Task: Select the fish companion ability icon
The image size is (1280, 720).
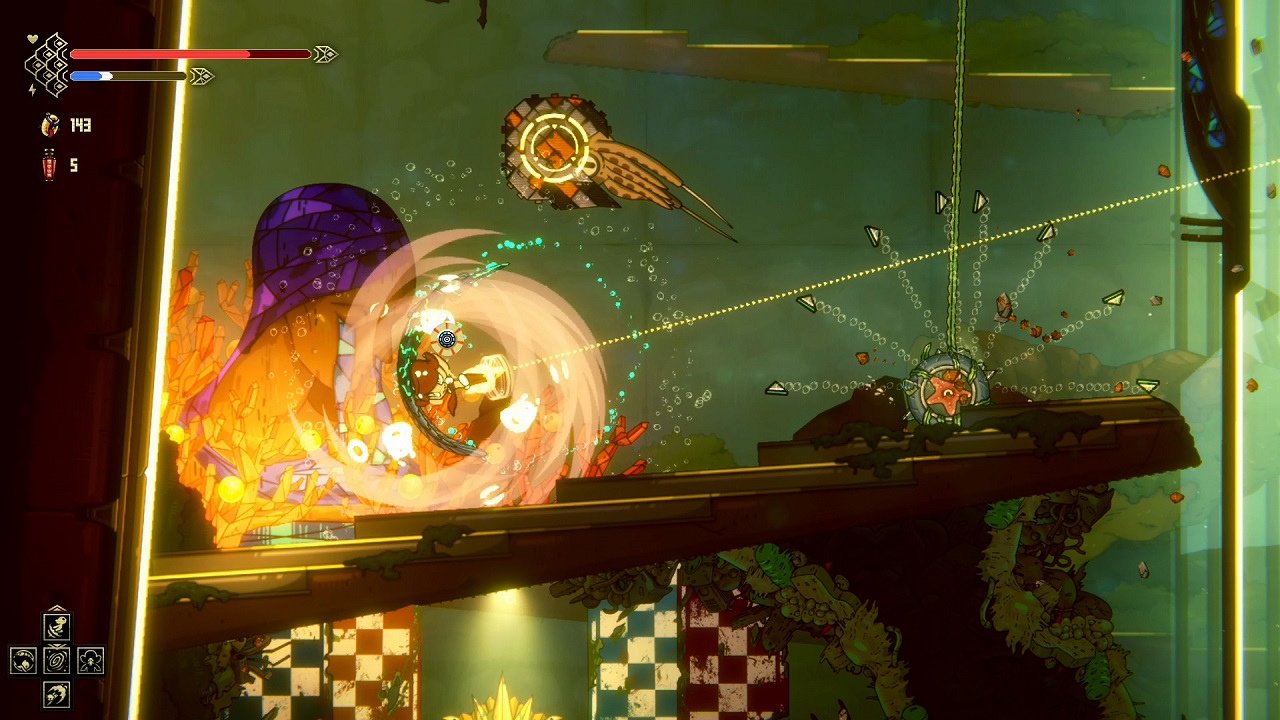Action: pyautogui.click(x=57, y=626)
